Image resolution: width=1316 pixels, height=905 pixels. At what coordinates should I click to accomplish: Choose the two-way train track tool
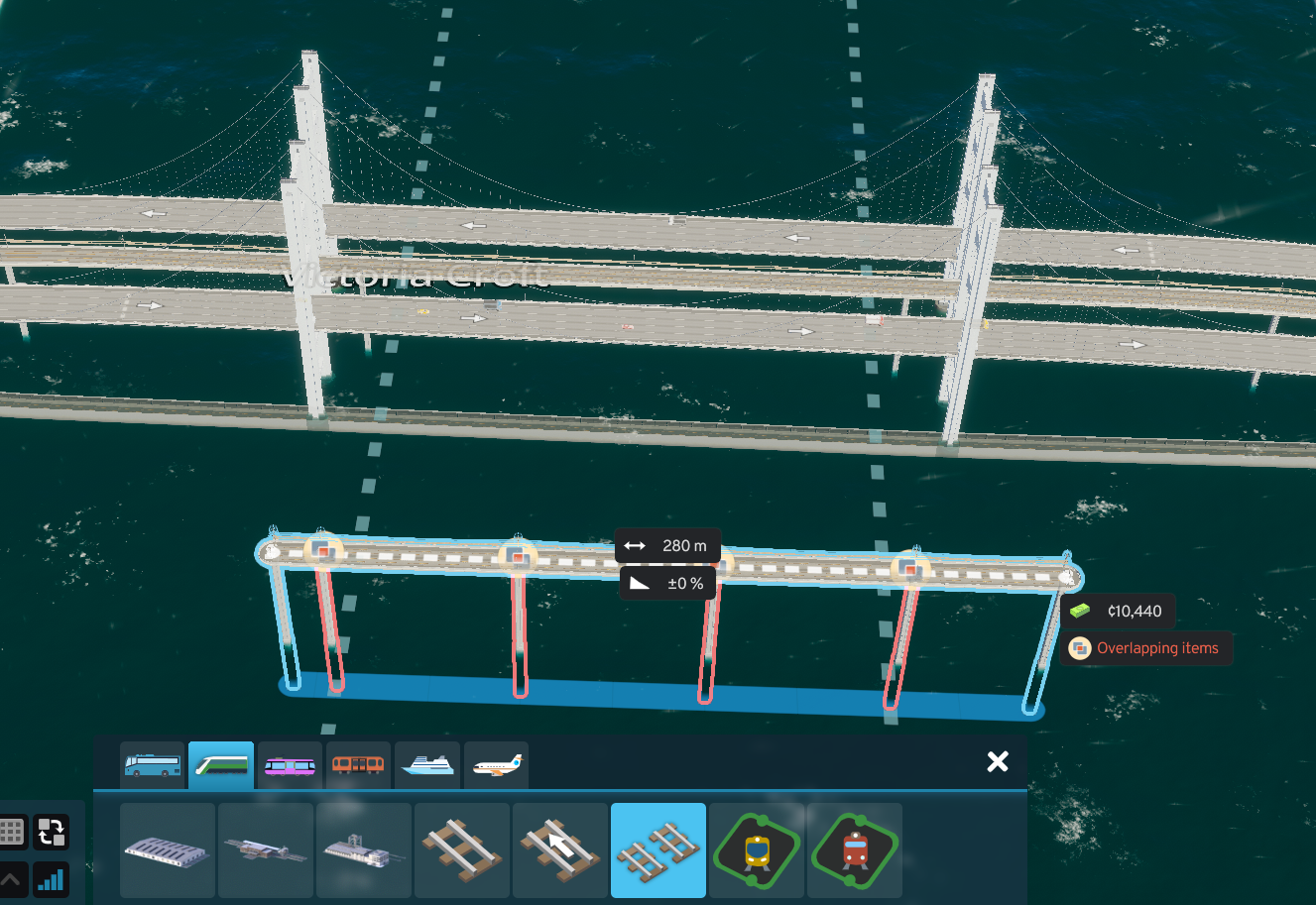(461, 850)
